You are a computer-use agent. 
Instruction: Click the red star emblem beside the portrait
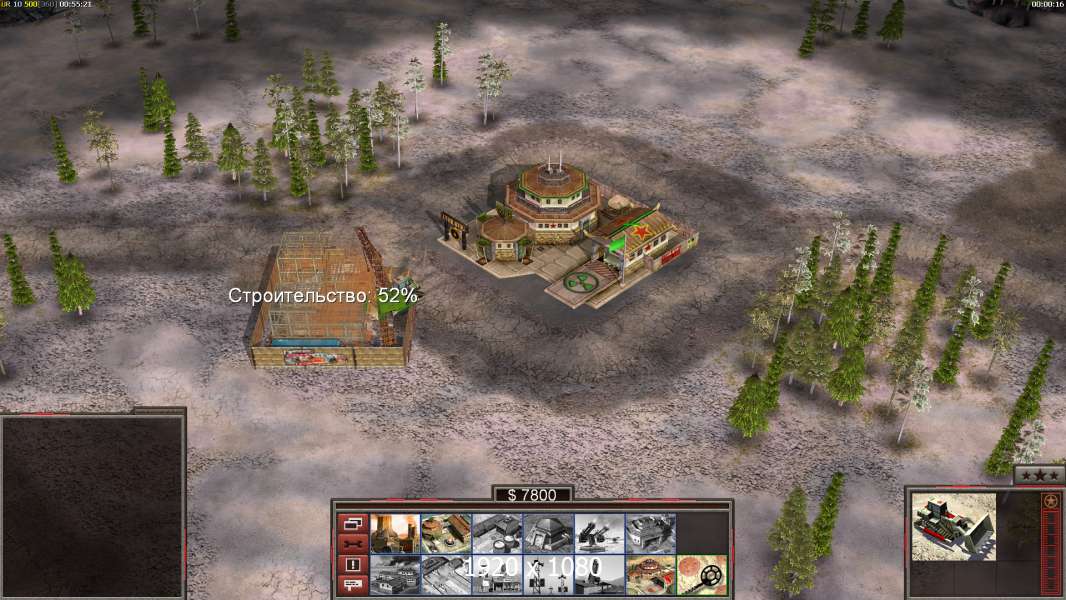pyautogui.click(x=1050, y=501)
